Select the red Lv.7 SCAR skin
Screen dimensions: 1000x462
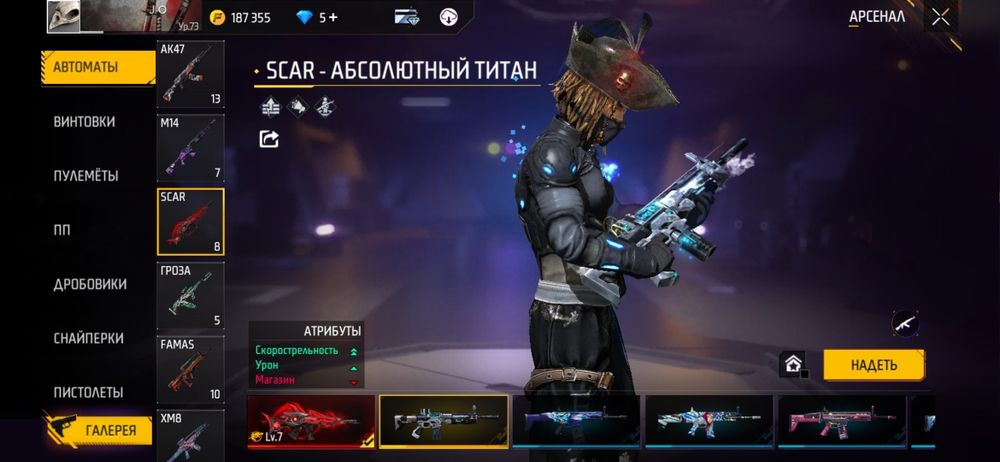point(311,420)
